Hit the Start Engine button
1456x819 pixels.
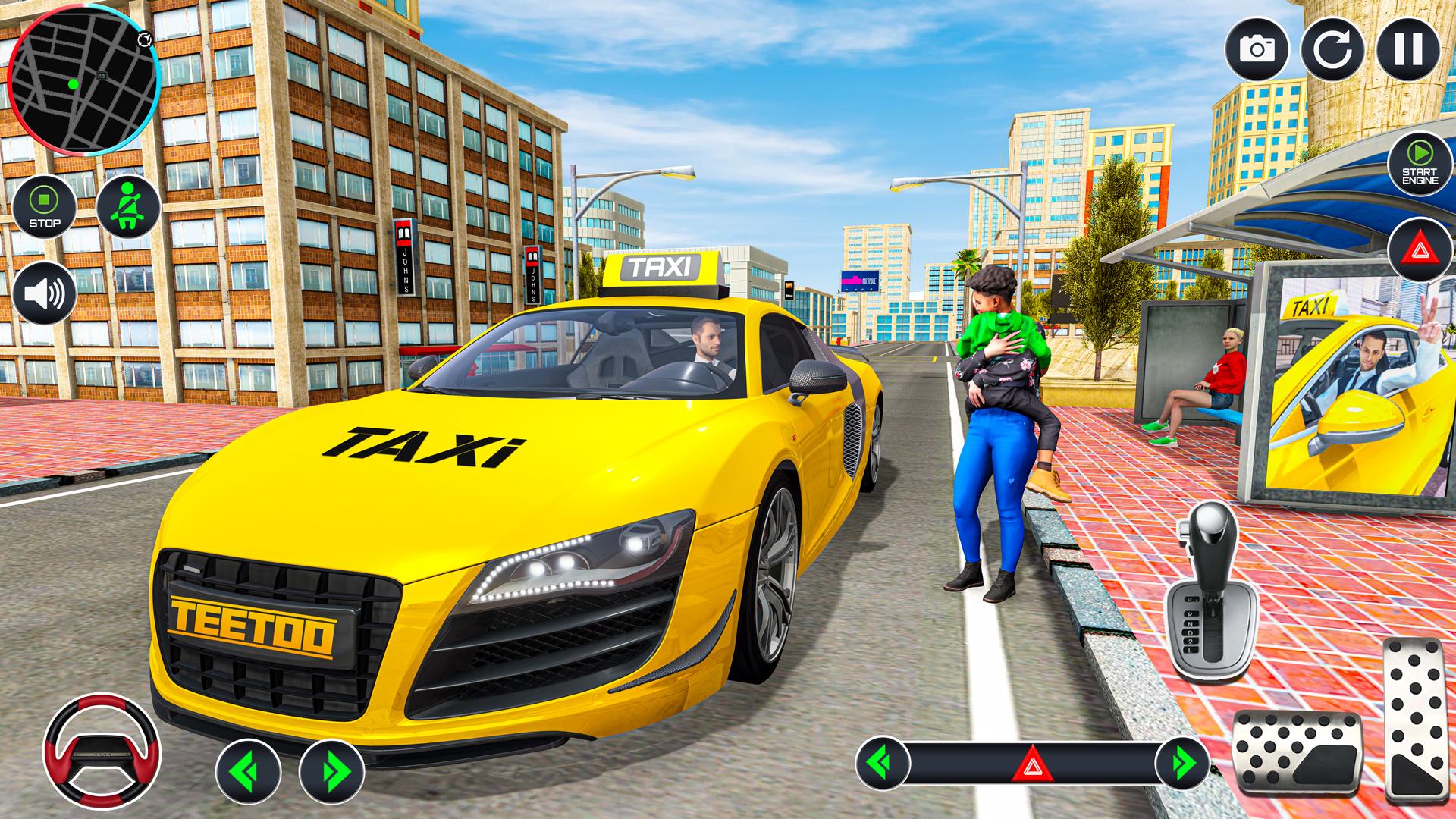(1420, 164)
